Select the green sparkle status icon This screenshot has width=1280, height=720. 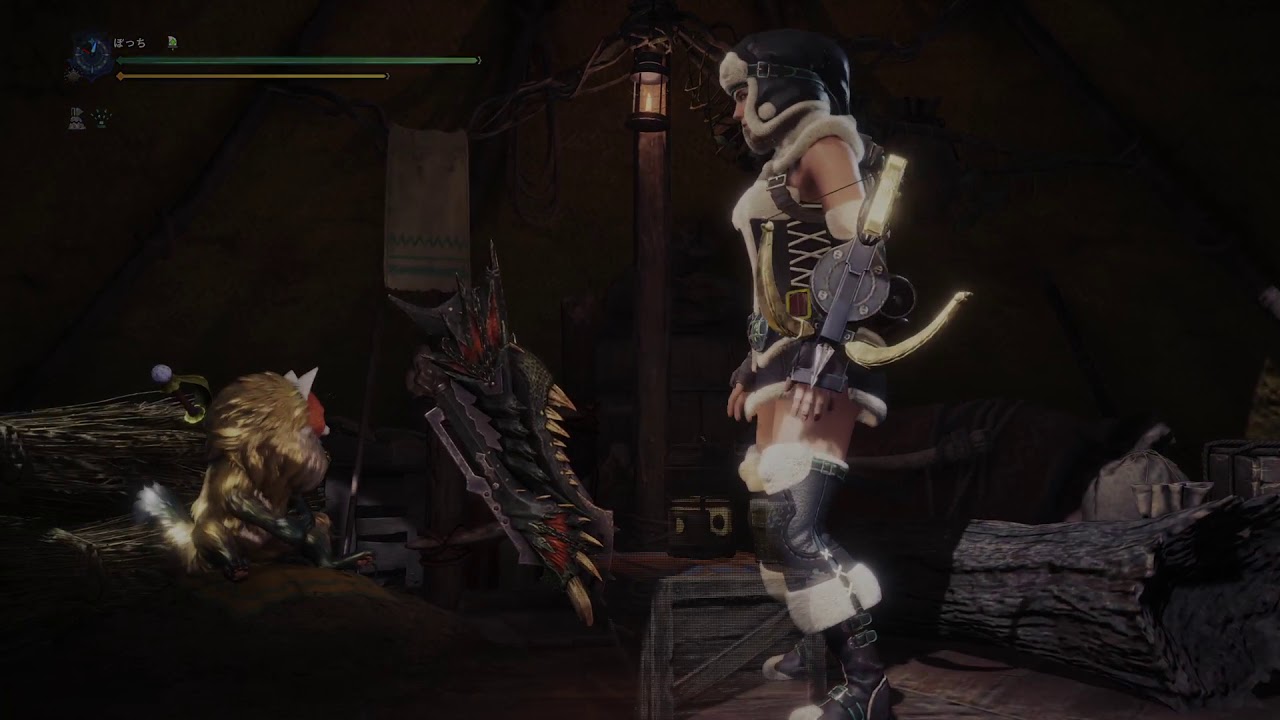pos(101,118)
